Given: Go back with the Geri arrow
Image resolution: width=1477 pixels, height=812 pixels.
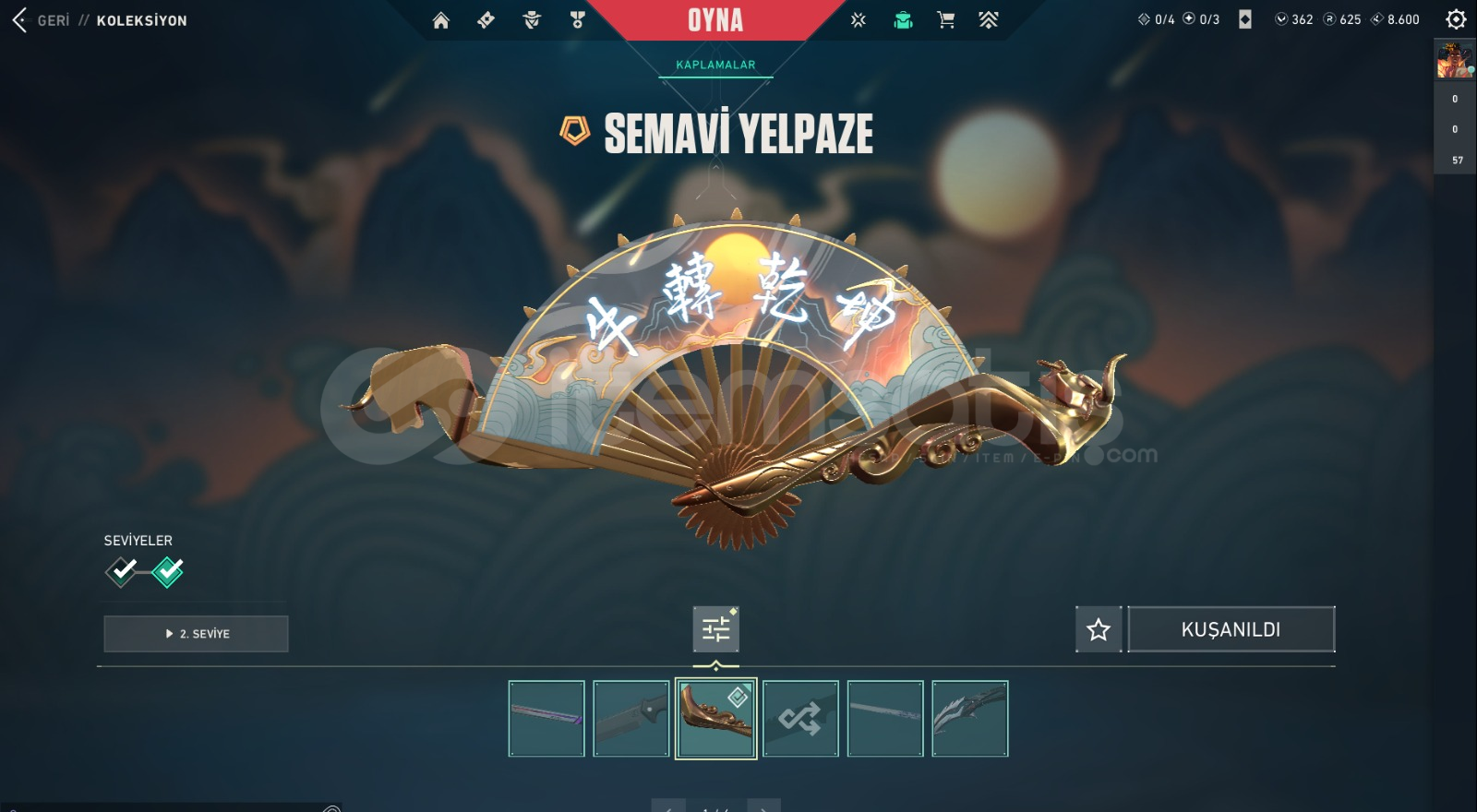Looking at the screenshot, I should 20,20.
